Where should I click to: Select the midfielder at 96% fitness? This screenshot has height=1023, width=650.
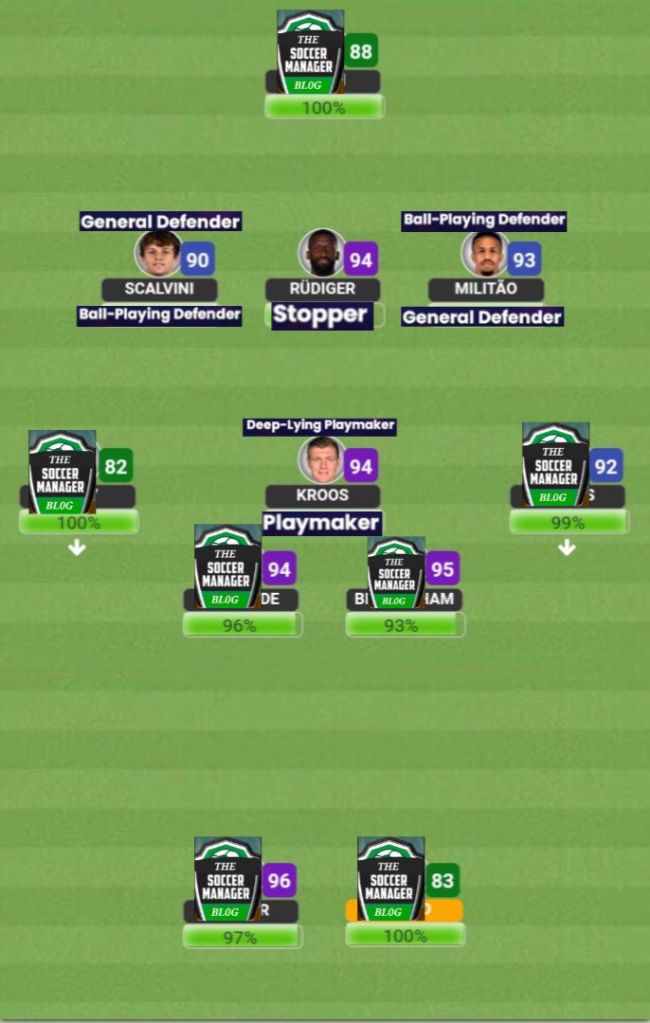228,568
